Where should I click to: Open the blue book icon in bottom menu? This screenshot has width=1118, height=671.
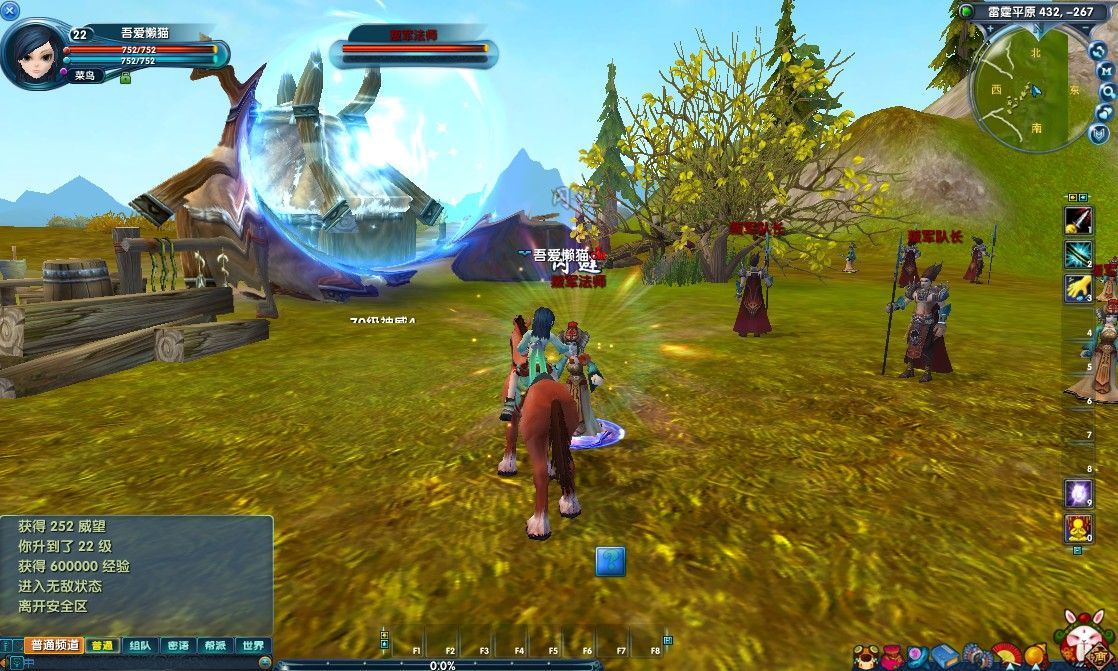pyautogui.click(x=945, y=657)
